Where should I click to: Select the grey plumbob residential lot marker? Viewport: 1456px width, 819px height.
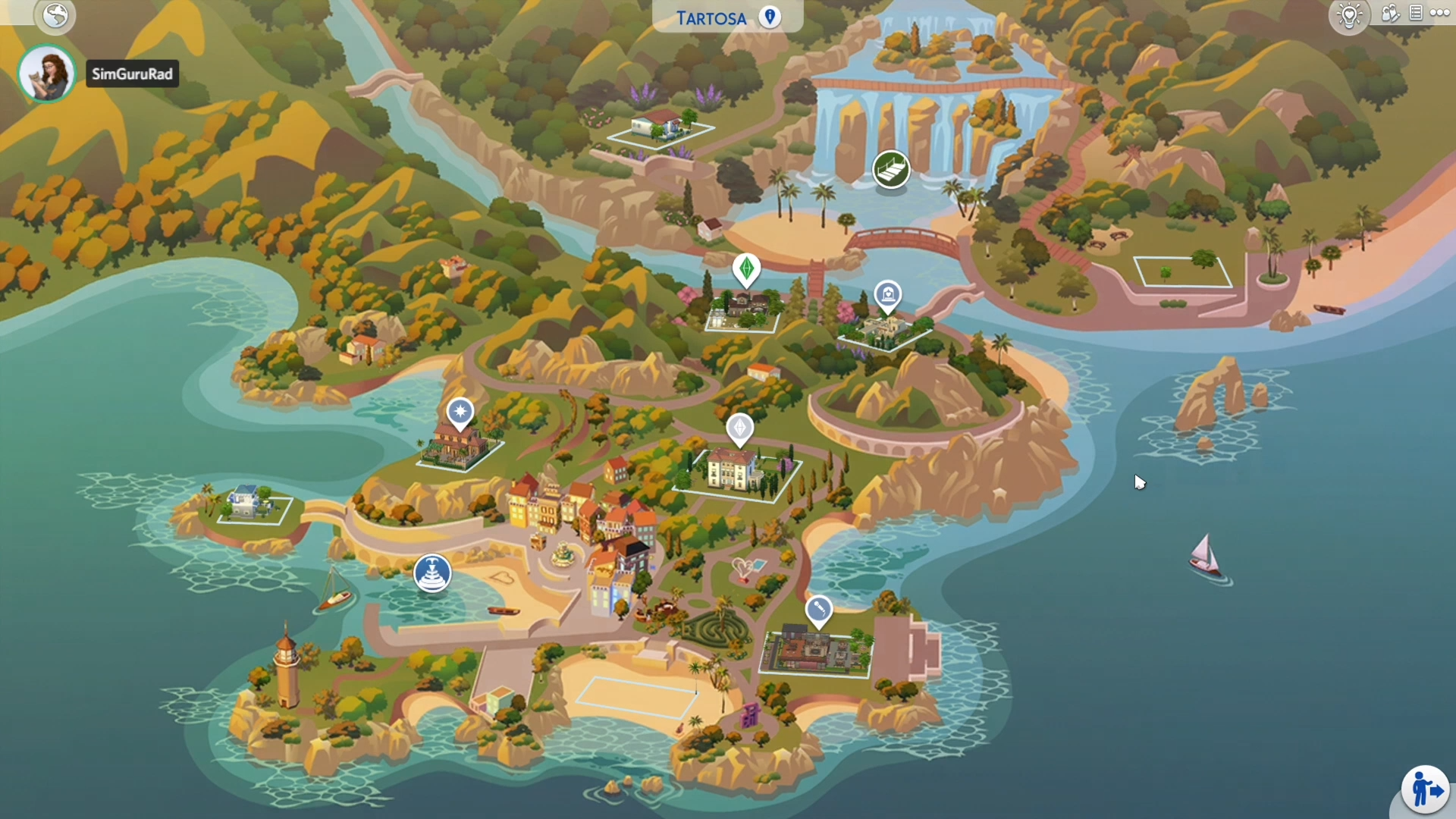coord(739,428)
